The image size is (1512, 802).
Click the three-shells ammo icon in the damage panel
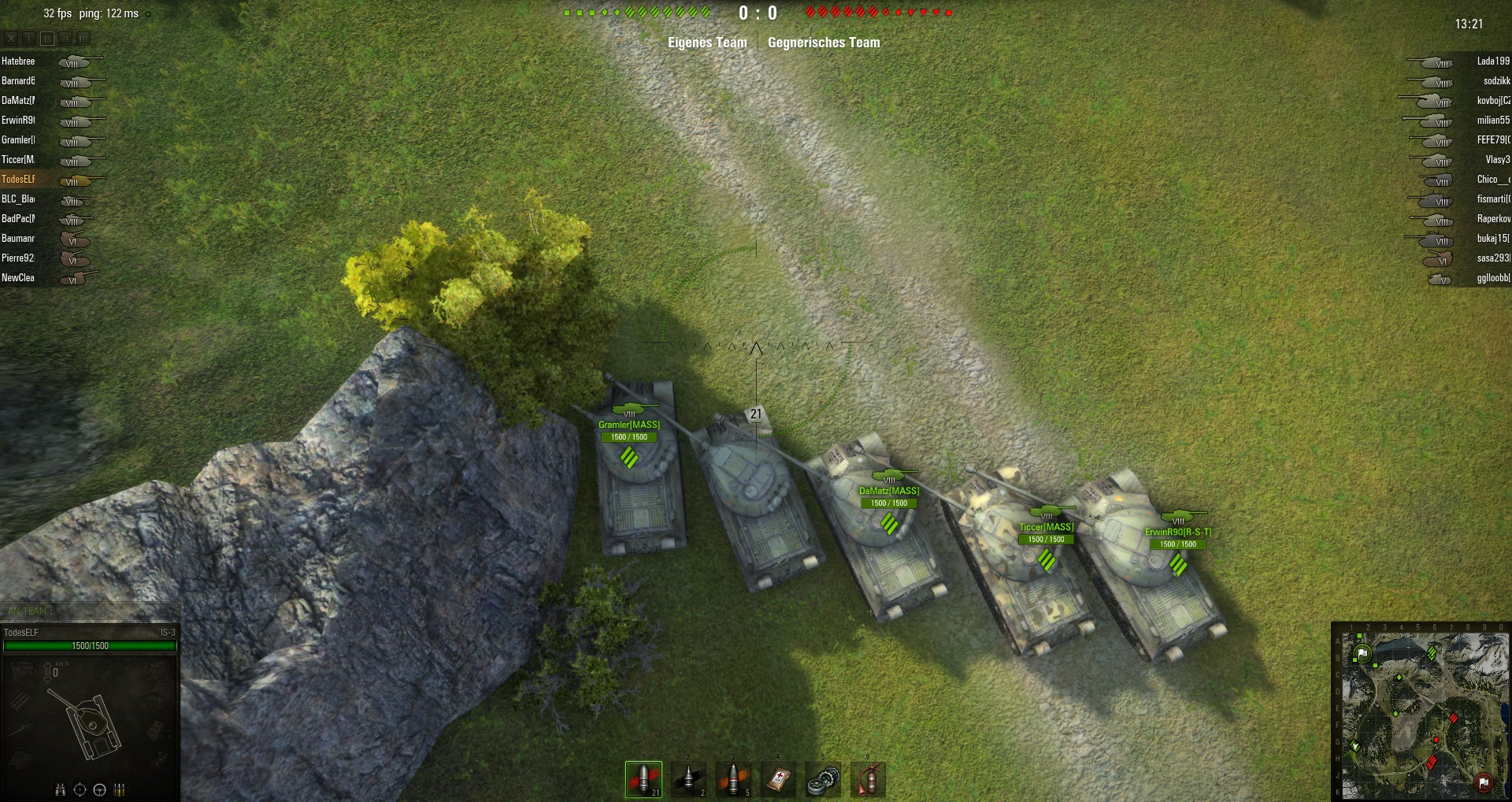120,790
